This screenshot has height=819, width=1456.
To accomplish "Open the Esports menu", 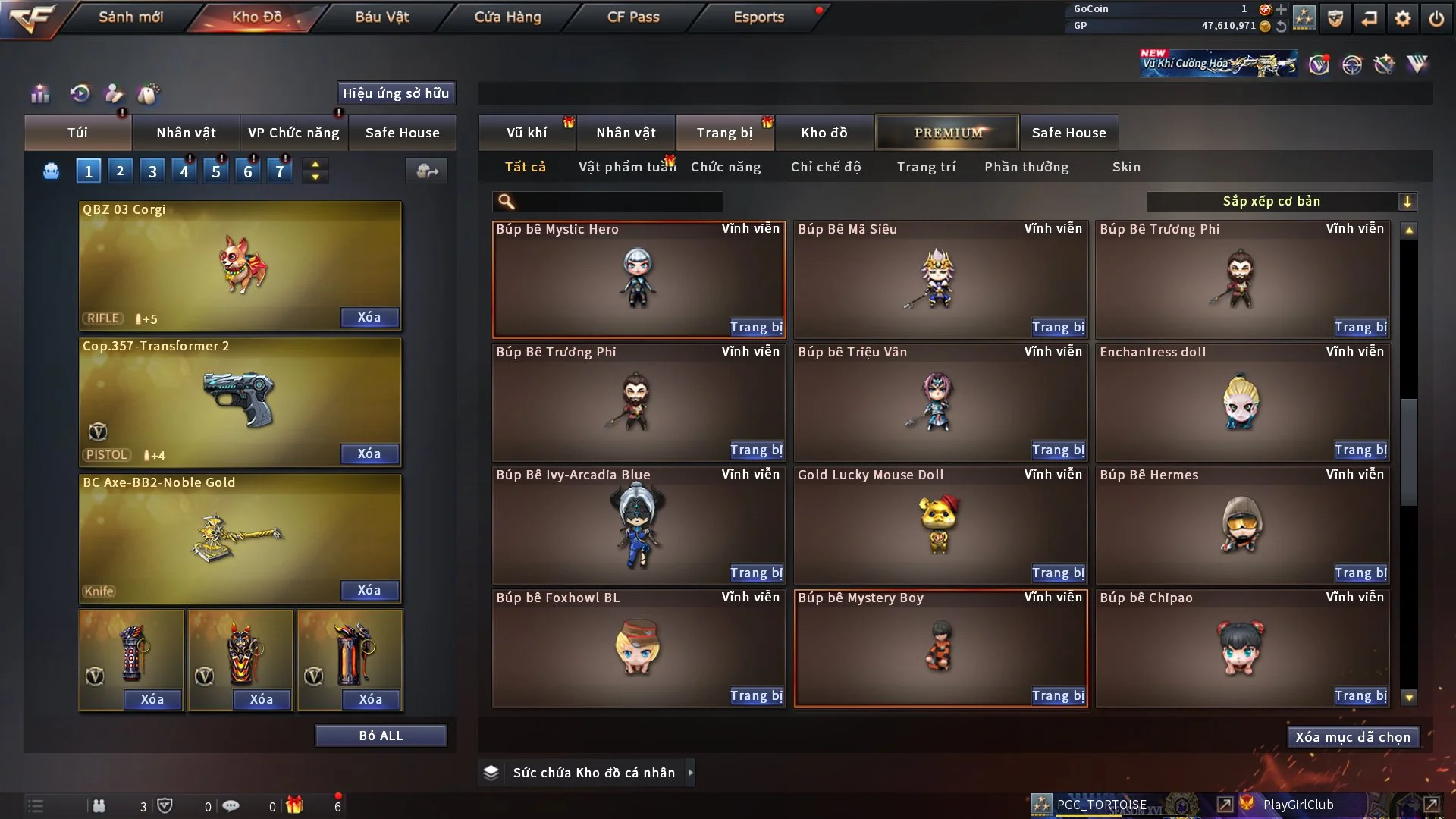I will (x=758, y=17).
